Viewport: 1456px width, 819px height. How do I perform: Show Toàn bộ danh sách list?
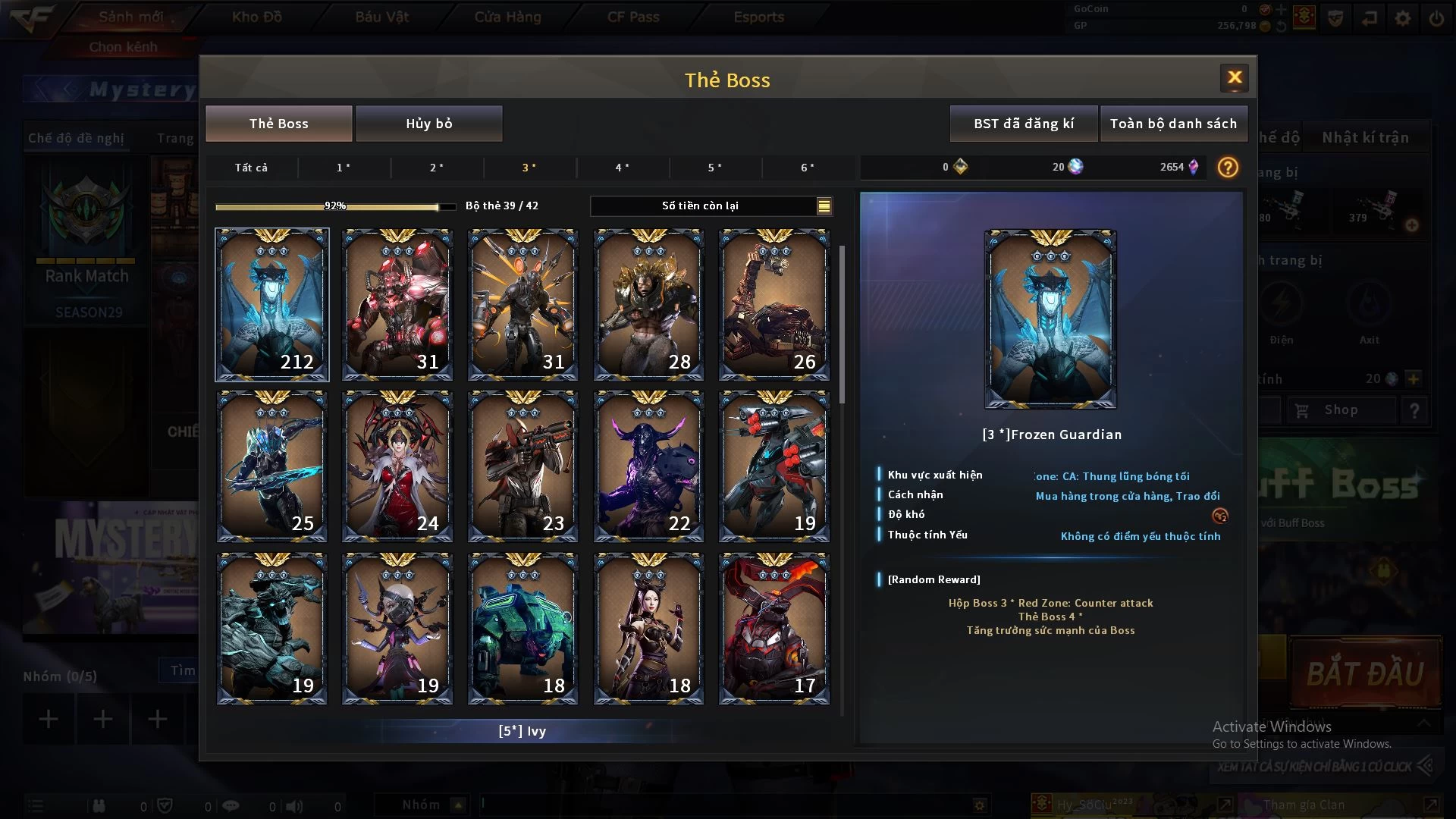point(1172,124)
